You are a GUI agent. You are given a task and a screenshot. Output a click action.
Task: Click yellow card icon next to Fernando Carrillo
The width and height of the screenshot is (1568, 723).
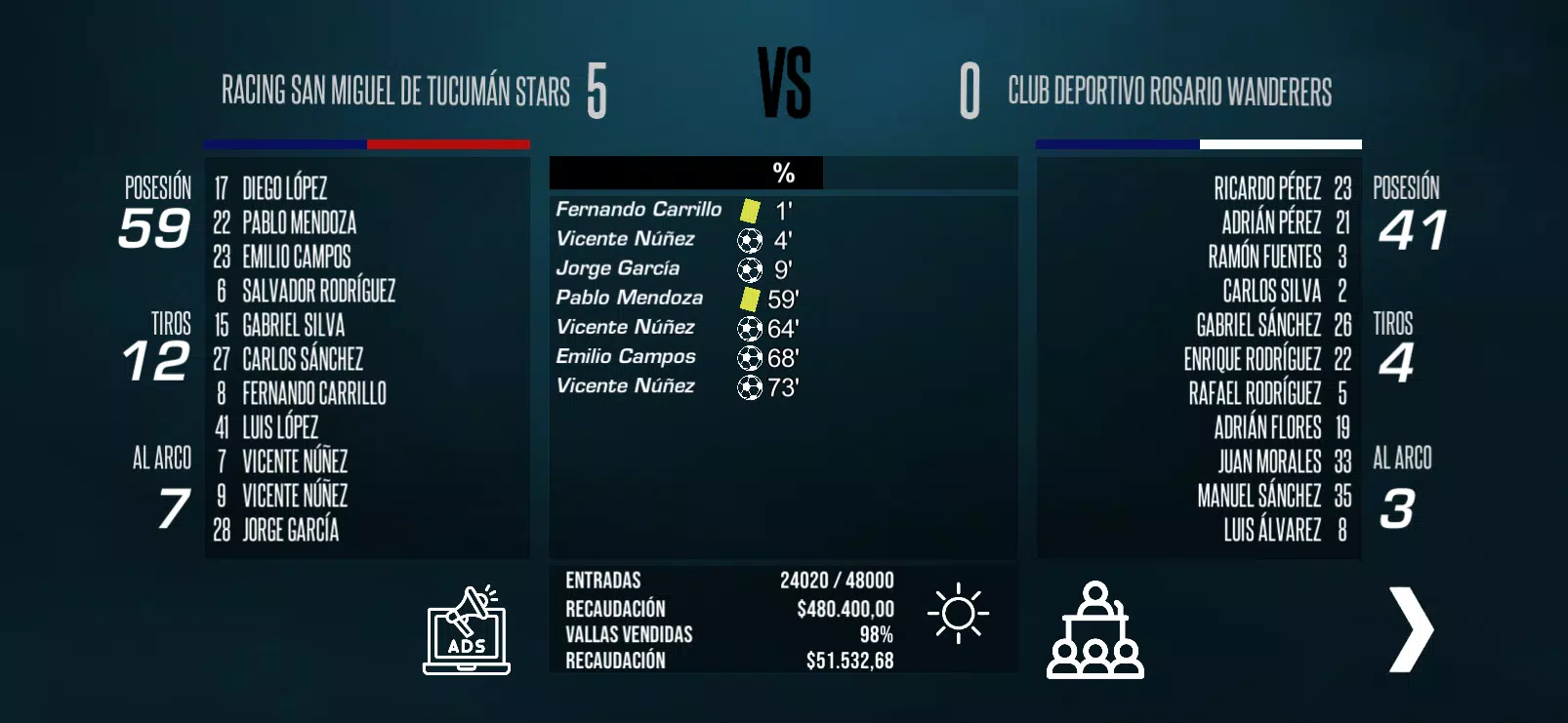[x=747, y=208]
